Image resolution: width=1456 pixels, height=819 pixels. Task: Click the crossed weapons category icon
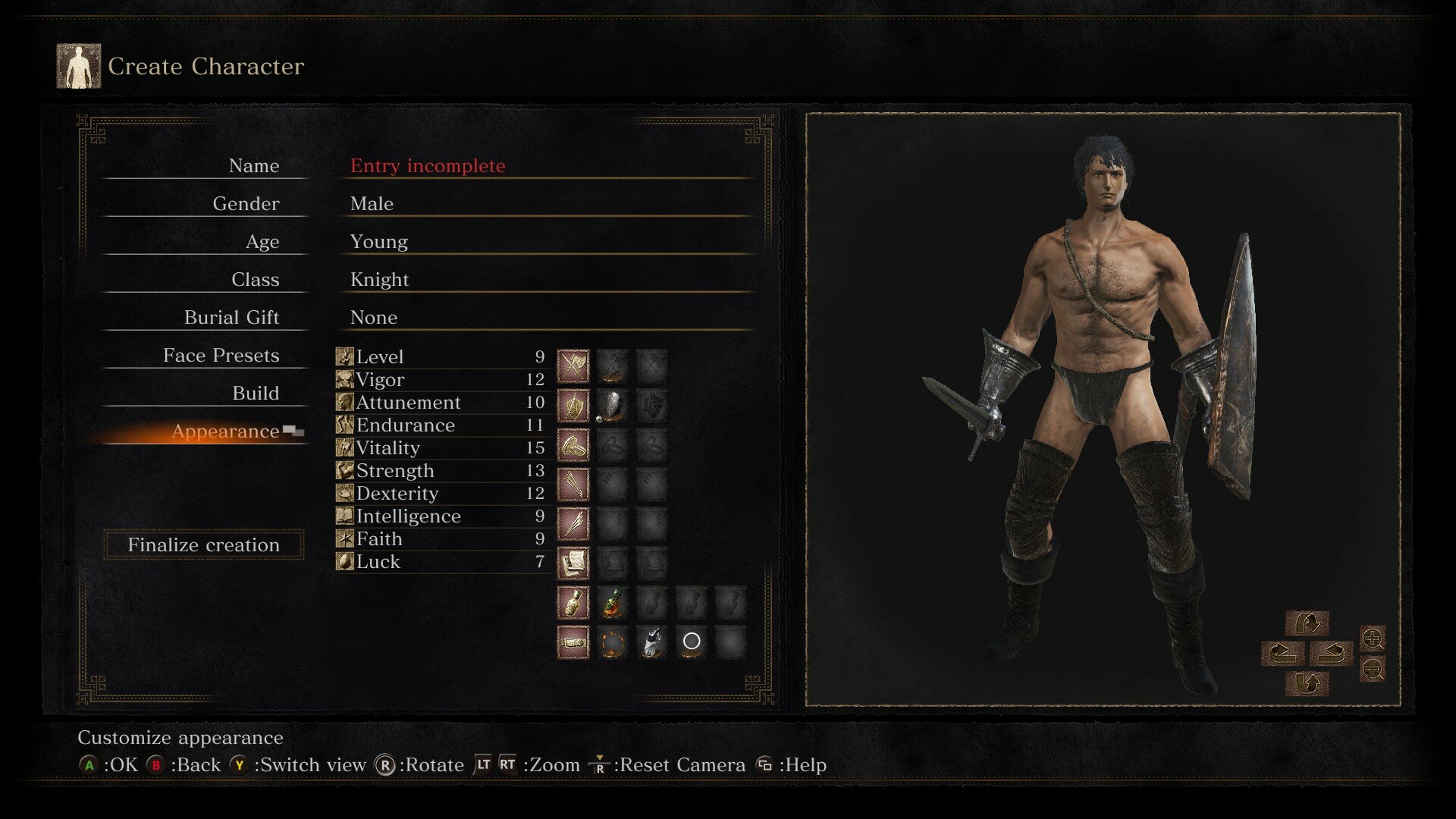573,366
